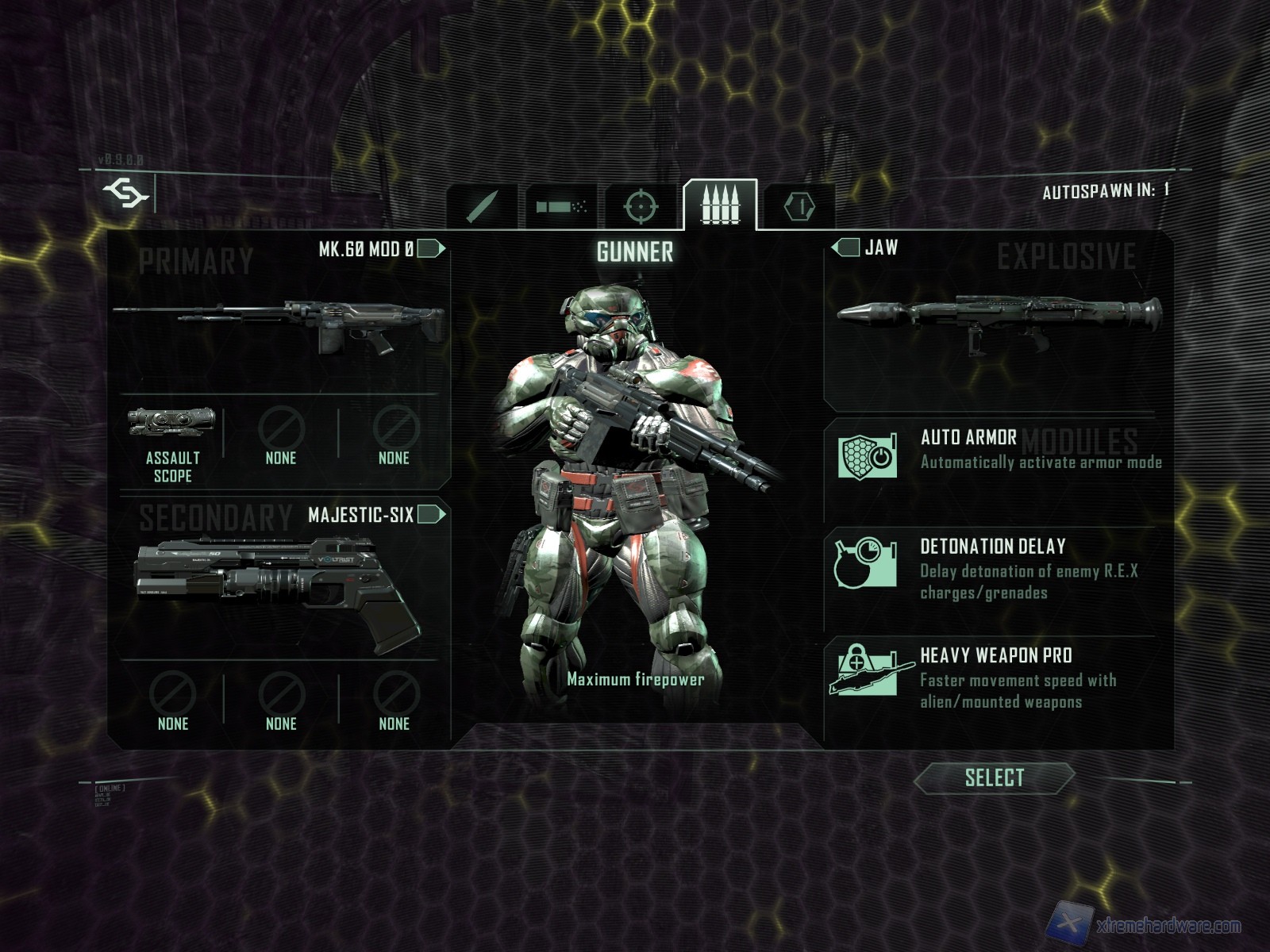The image size is (1270, 952).
Task: Open the suppressed rifle class tab
Action: (x=562, y=206)
